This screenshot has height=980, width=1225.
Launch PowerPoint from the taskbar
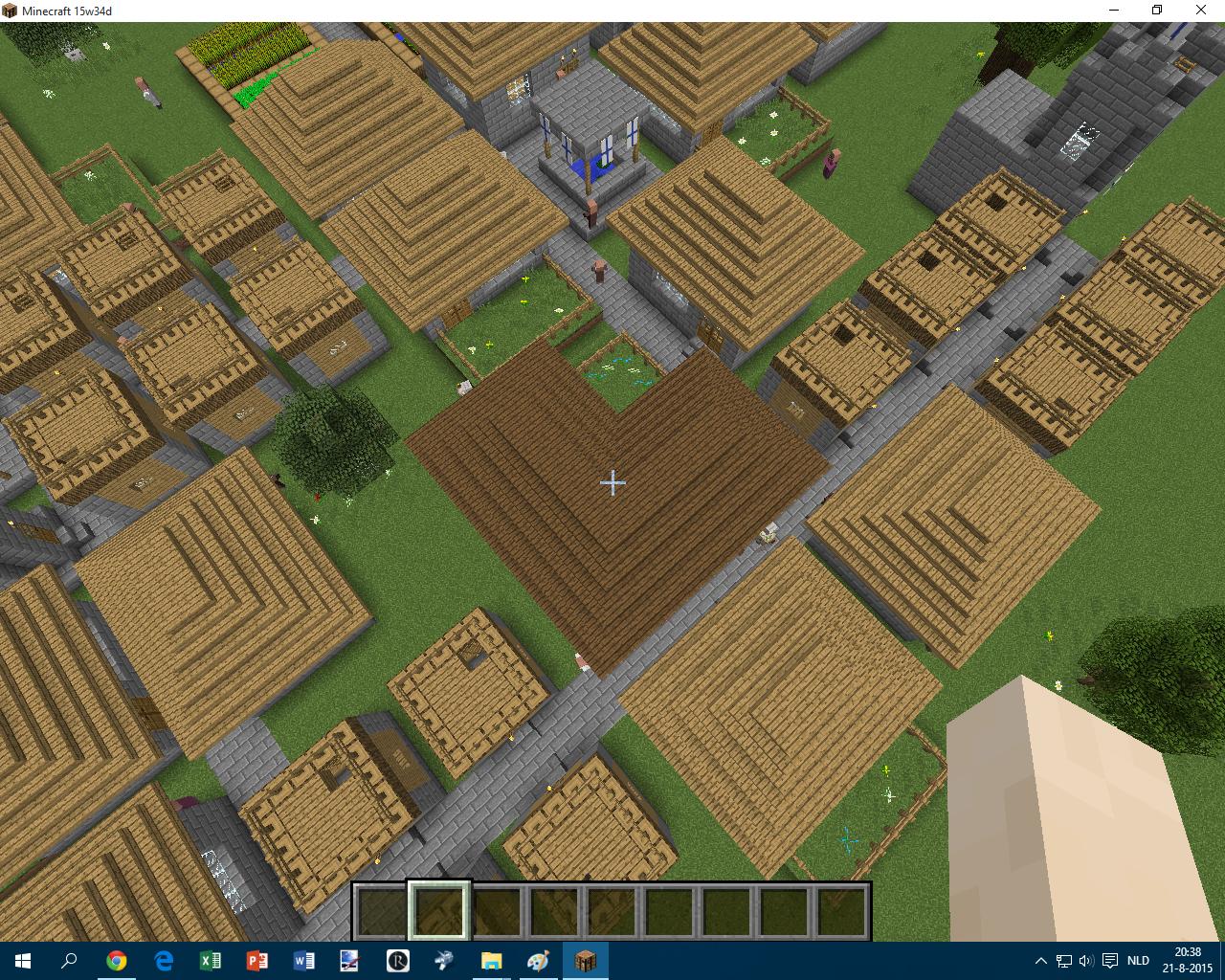[x=256, y=960]
